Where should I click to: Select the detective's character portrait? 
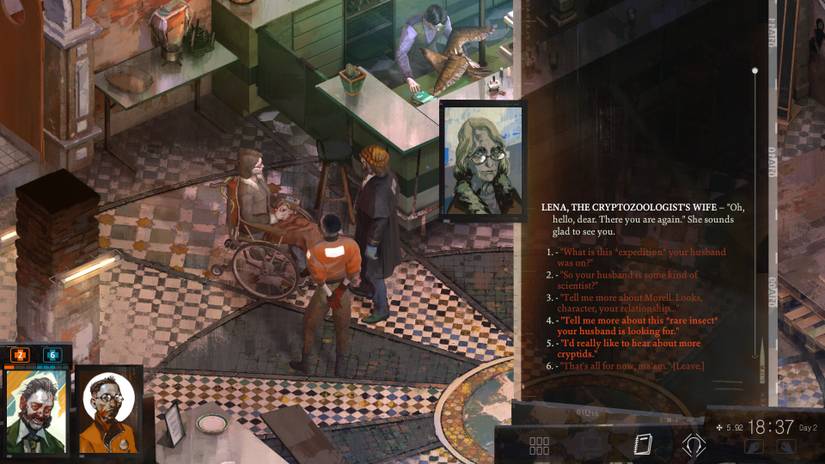[x=36, y=410]
